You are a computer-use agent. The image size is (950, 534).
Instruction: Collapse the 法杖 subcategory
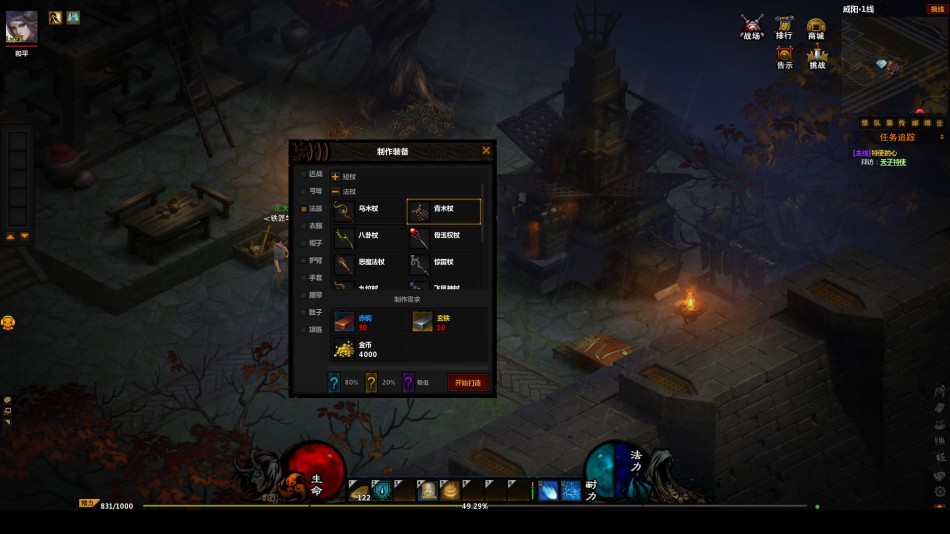click(336, 191)
